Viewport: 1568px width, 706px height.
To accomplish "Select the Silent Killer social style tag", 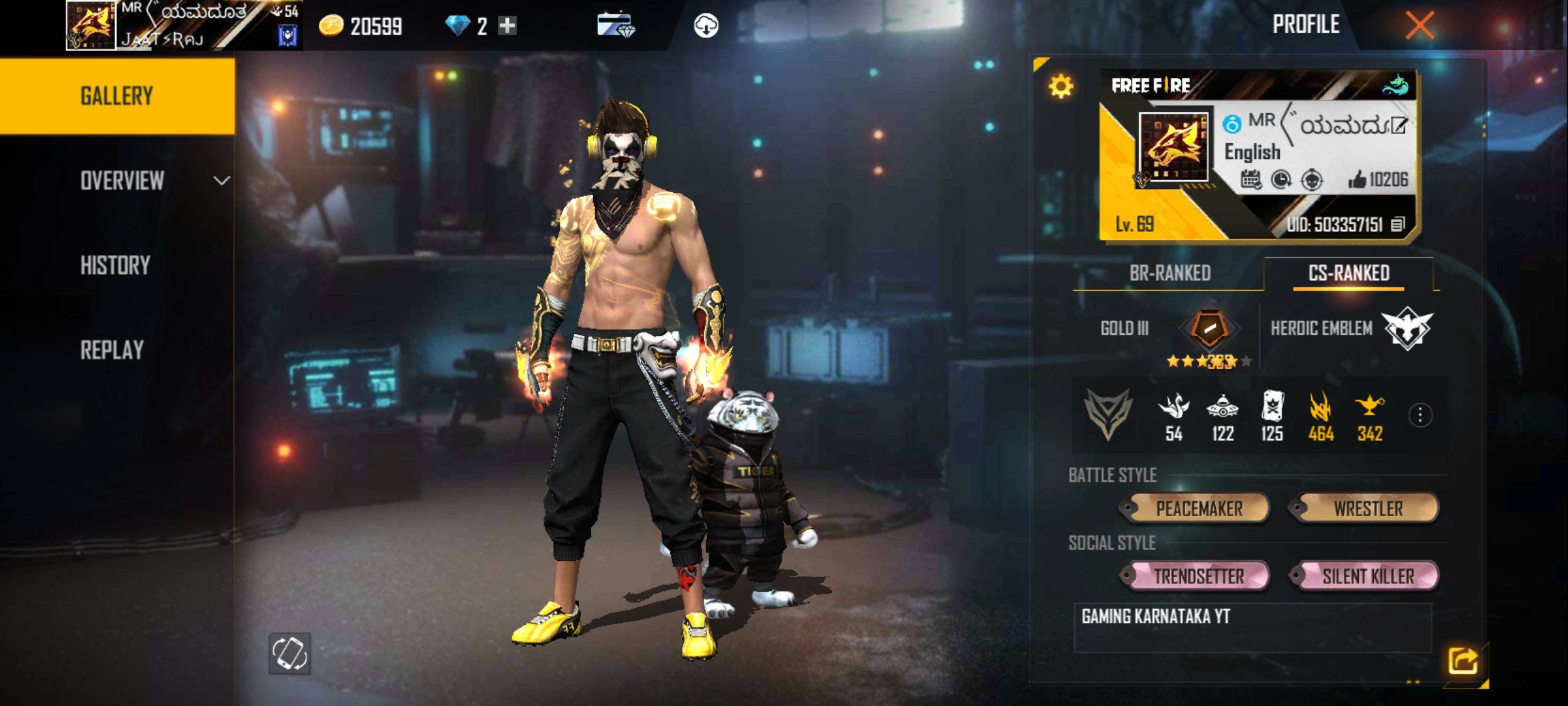I will (x=1366, y=576).
